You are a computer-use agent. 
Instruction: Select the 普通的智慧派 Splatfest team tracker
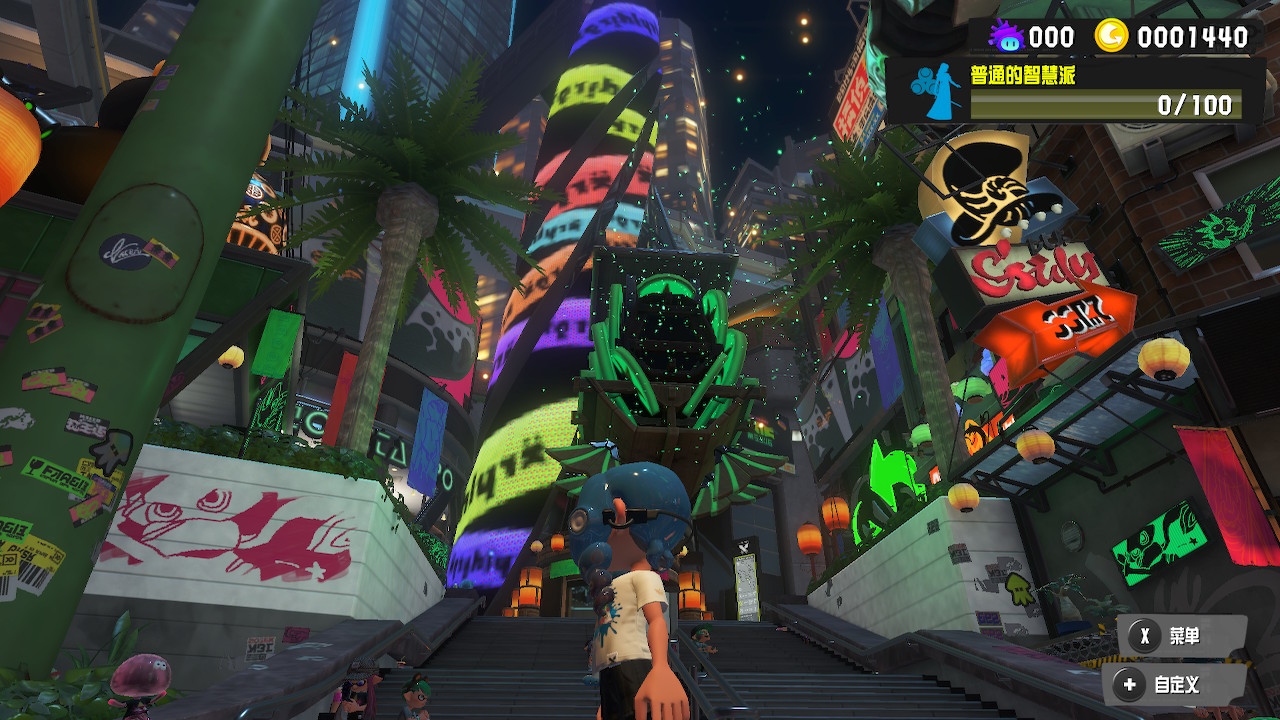(x=1075, y=91)
